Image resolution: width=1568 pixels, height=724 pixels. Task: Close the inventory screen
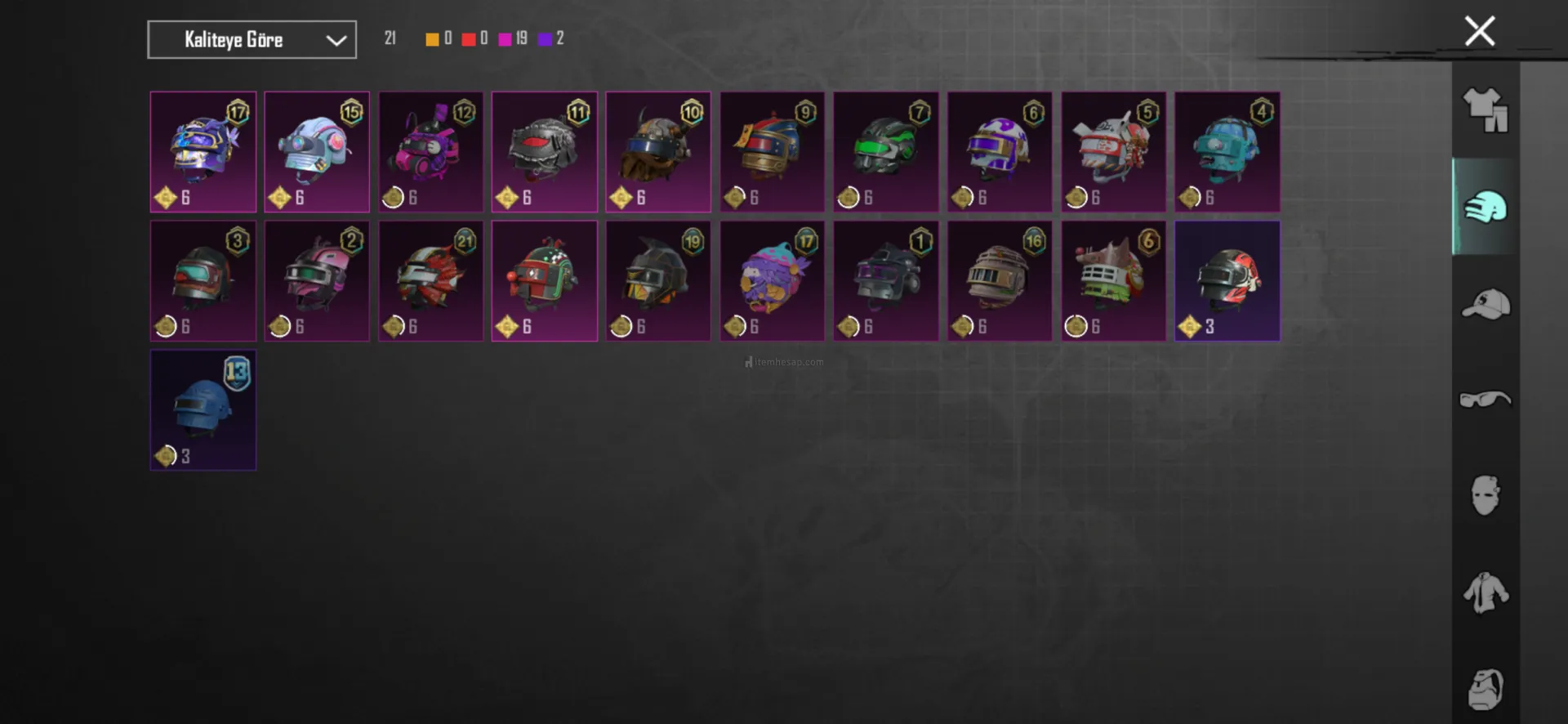click(1479, 32)
